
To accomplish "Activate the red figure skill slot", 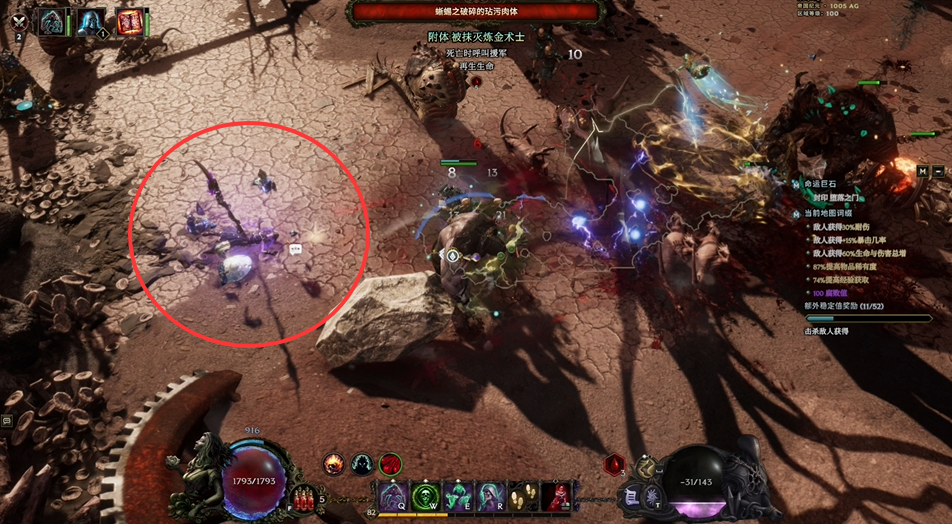I will [556, 497].
